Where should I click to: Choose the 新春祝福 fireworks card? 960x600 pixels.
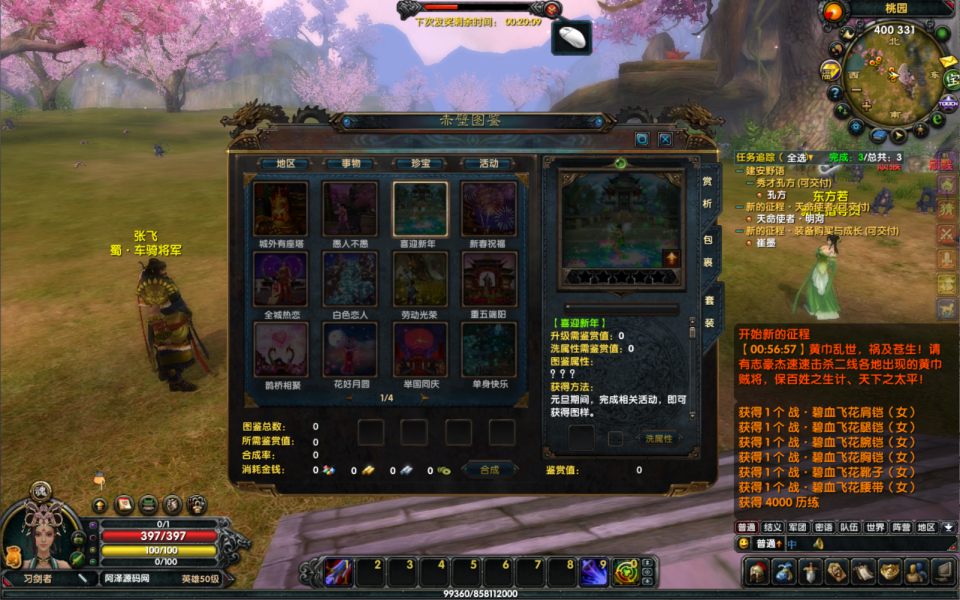[x=489, y=208]
